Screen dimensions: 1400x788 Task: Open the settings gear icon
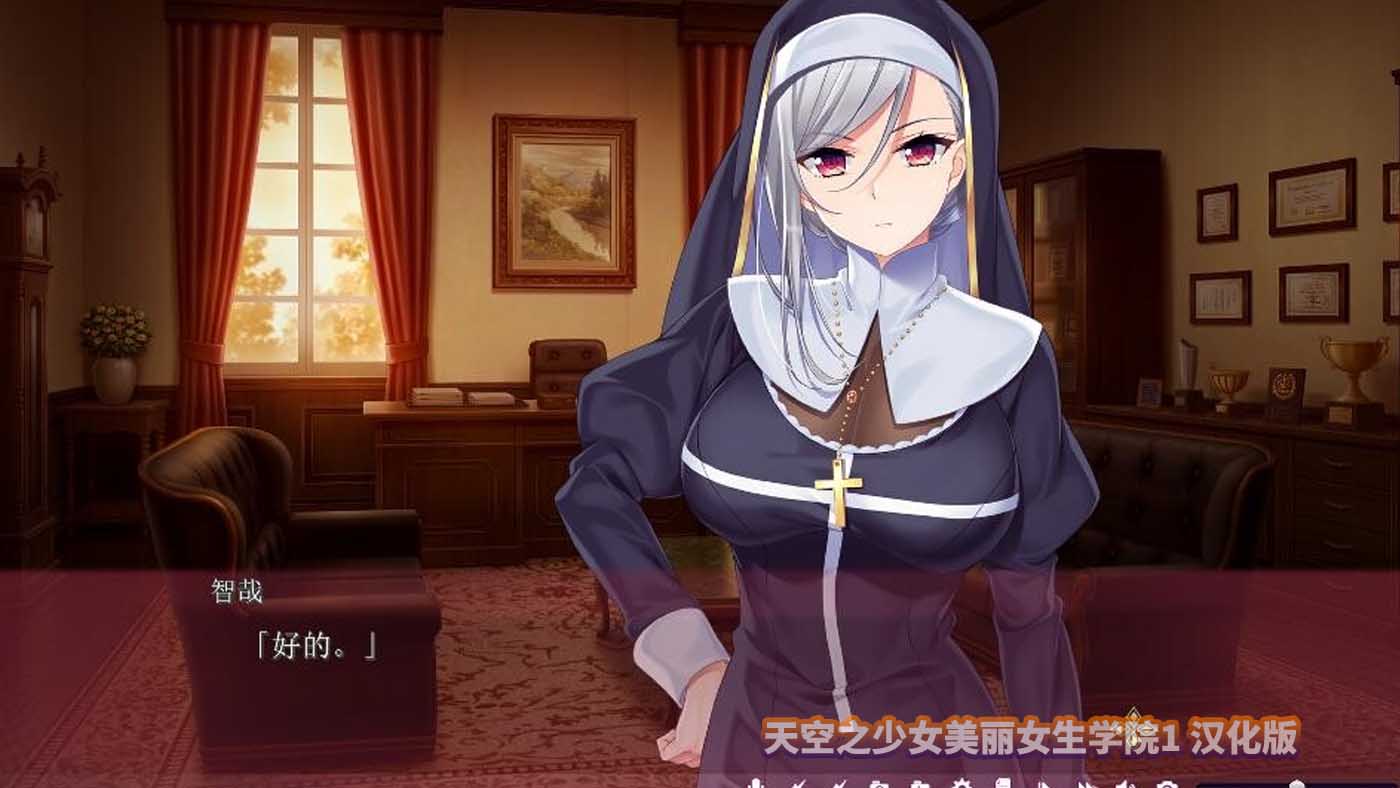coord(964,784)
